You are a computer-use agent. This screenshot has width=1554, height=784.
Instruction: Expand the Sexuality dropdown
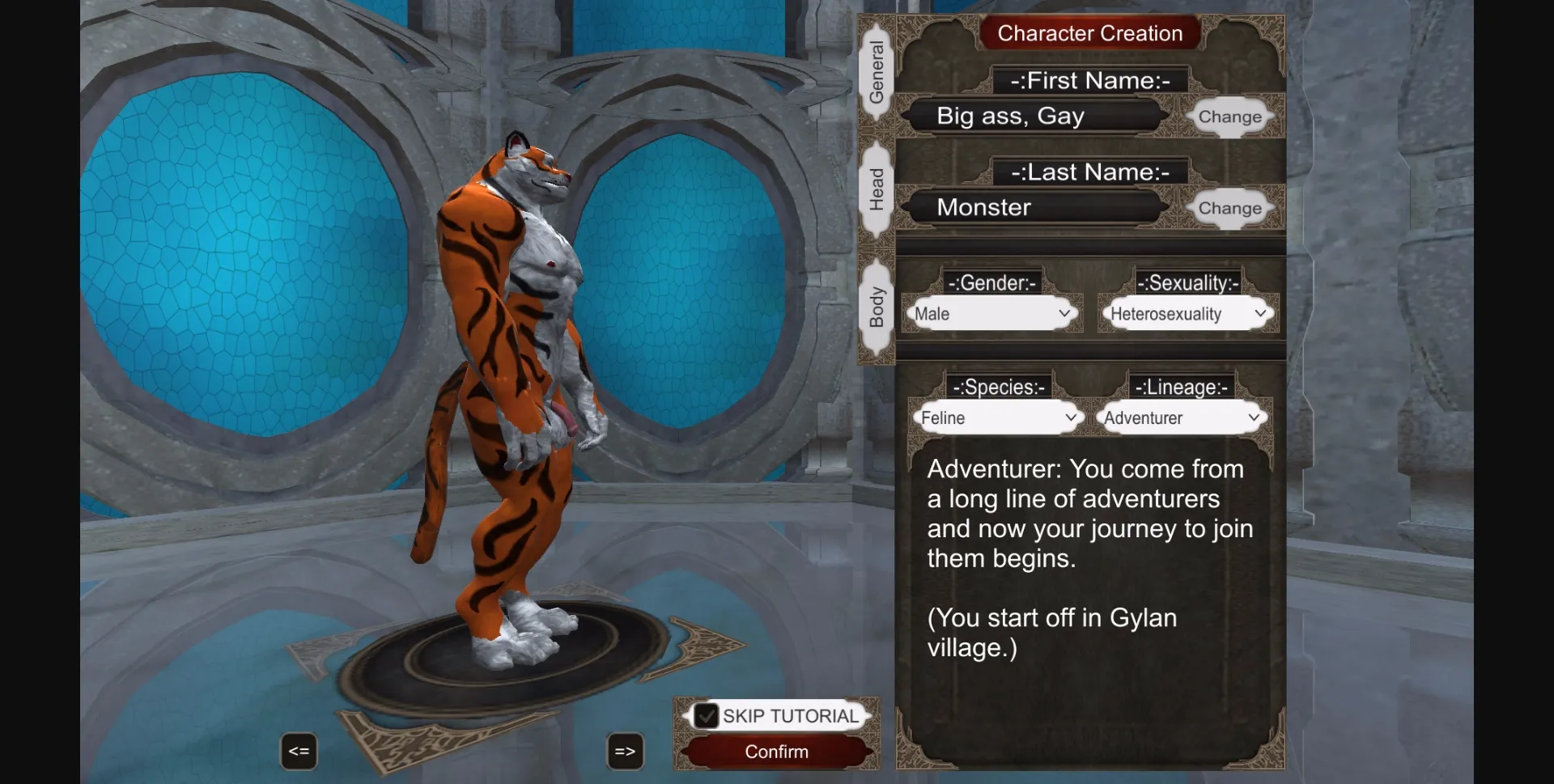pos(1187,314)
